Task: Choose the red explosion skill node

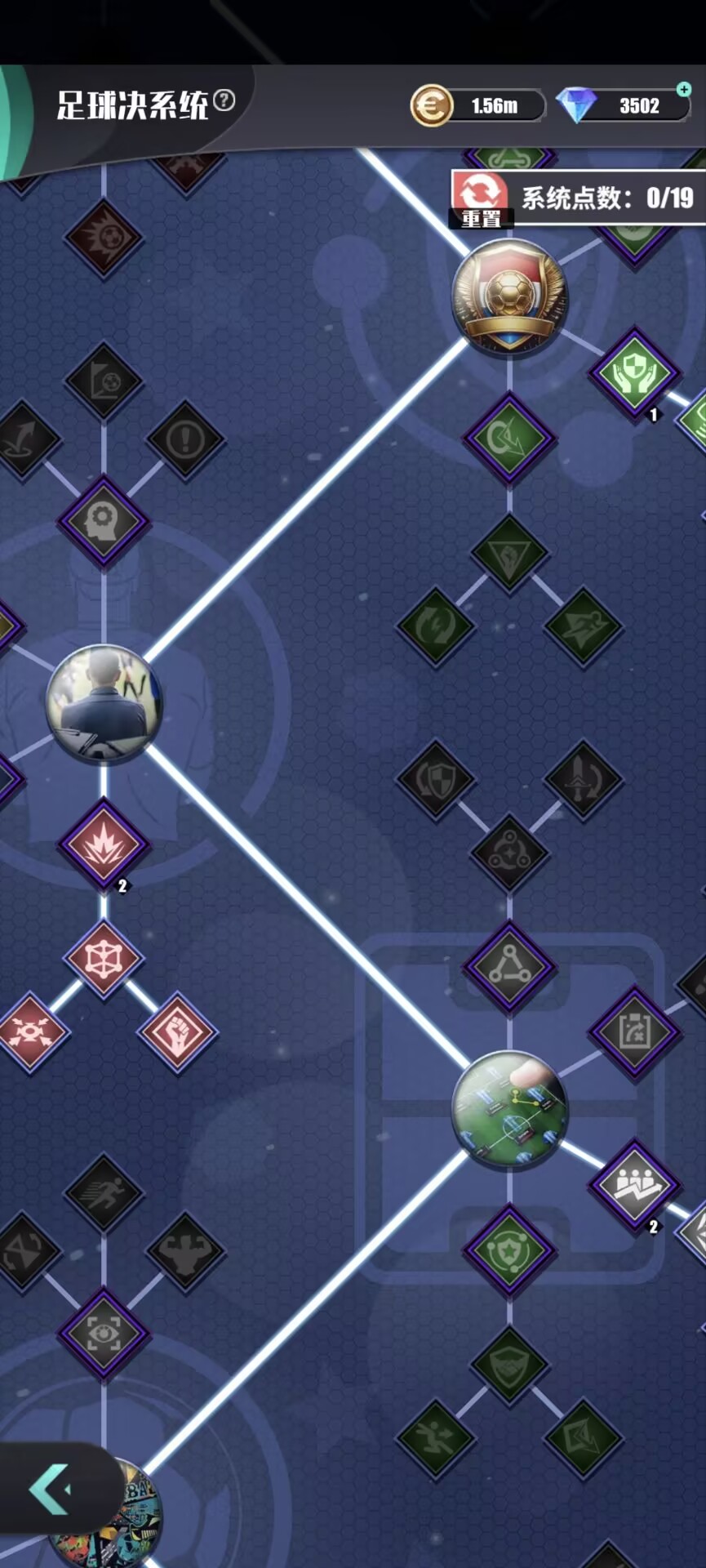Action: point(104,844)
